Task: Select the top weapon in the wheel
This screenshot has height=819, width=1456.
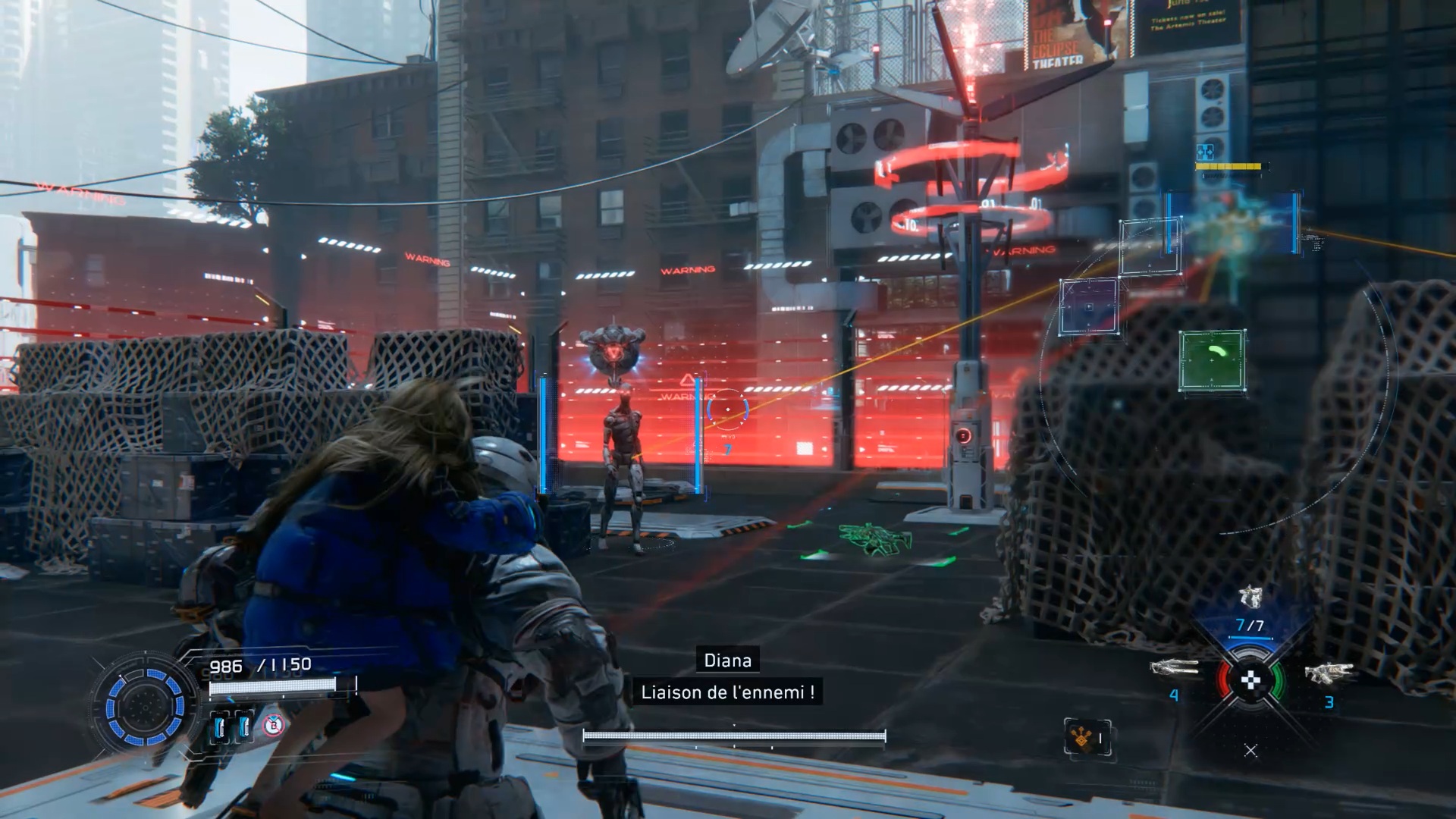Action: coord(1250,598)
